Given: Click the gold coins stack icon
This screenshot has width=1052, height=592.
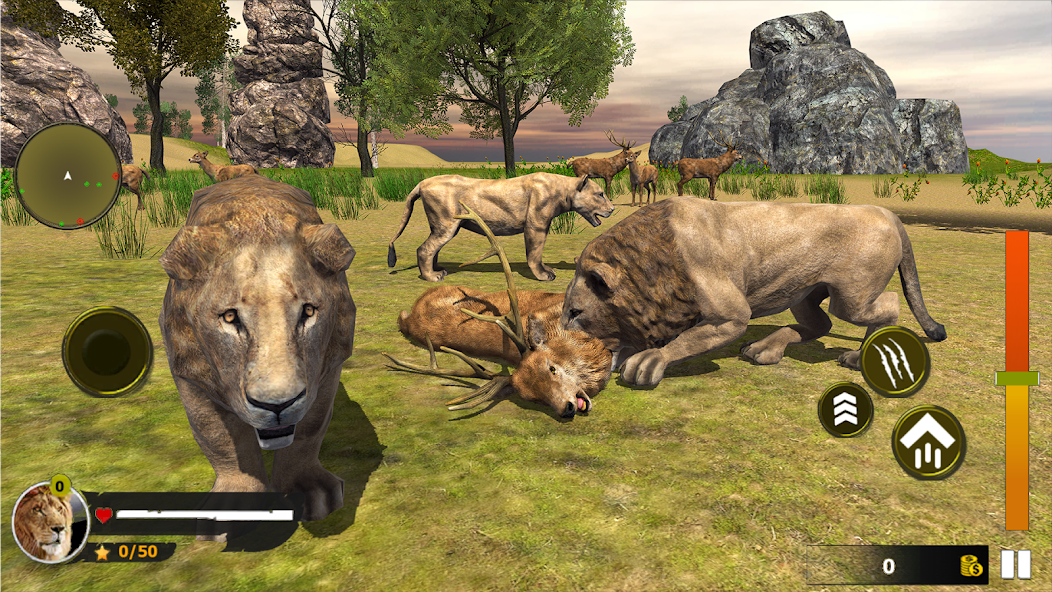Looking at the screenshot, I should click(970, 566).
